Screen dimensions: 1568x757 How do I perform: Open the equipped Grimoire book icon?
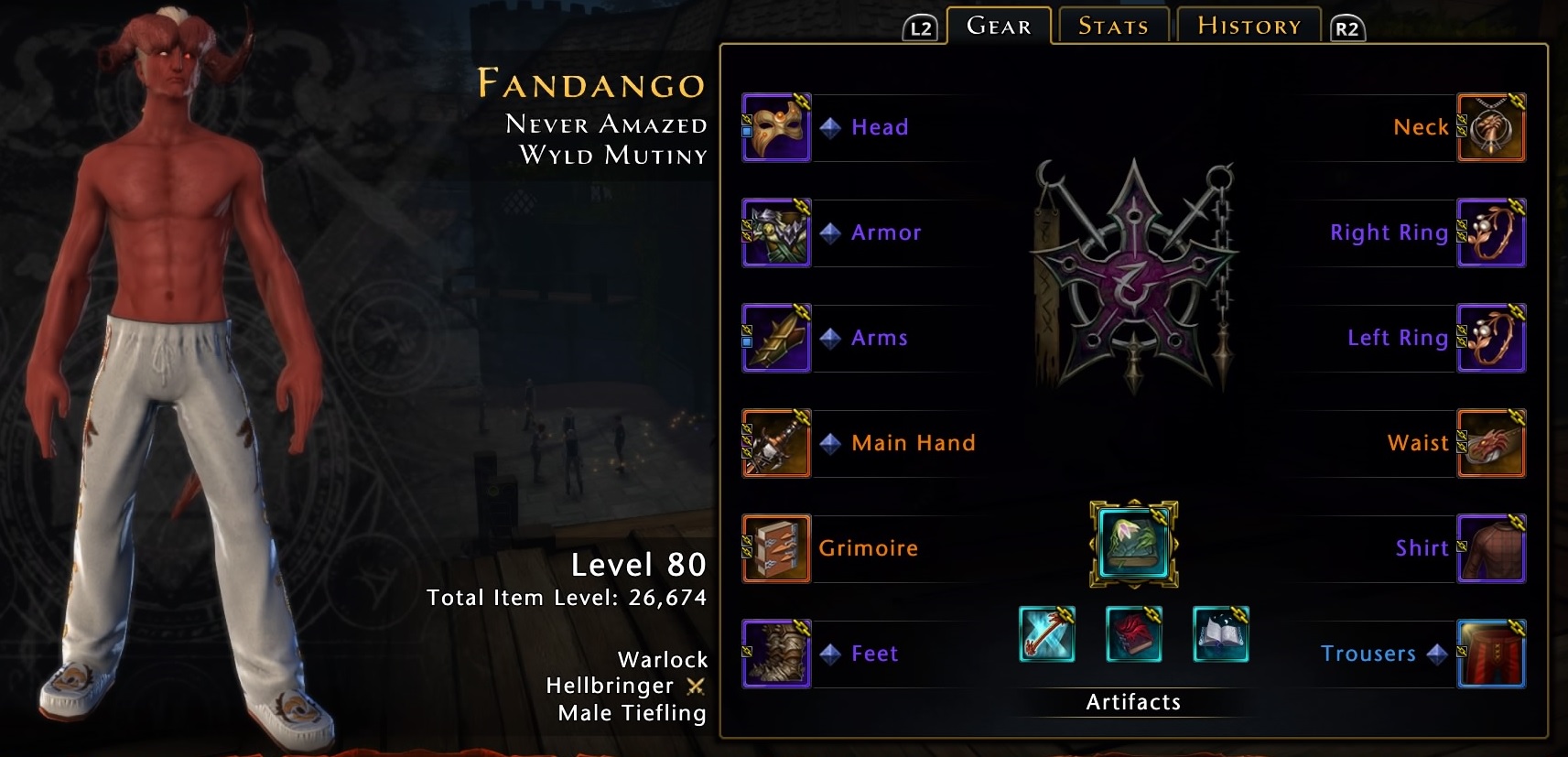coord(776,548)
